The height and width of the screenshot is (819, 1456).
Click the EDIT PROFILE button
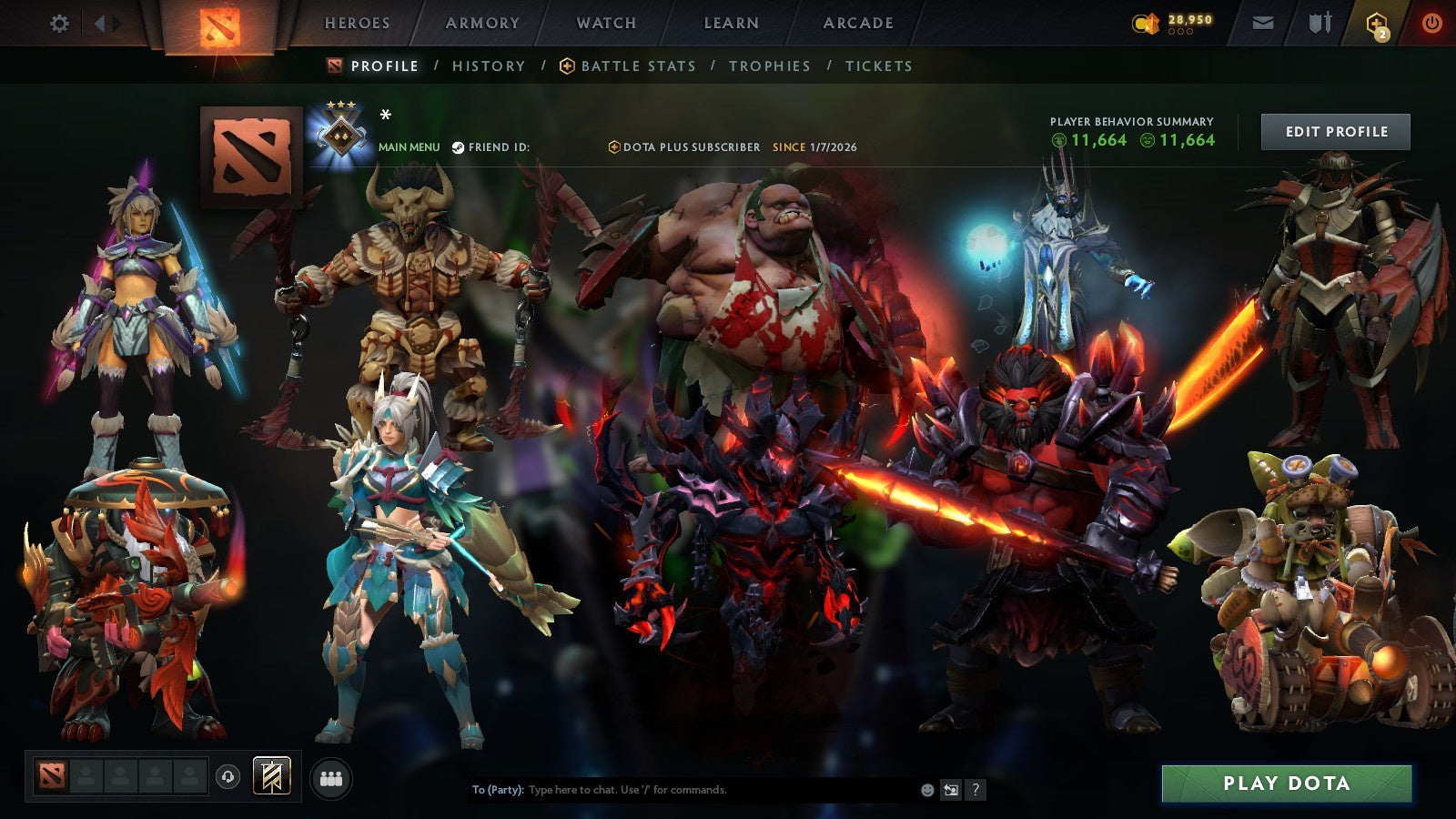coord(1336,131)
